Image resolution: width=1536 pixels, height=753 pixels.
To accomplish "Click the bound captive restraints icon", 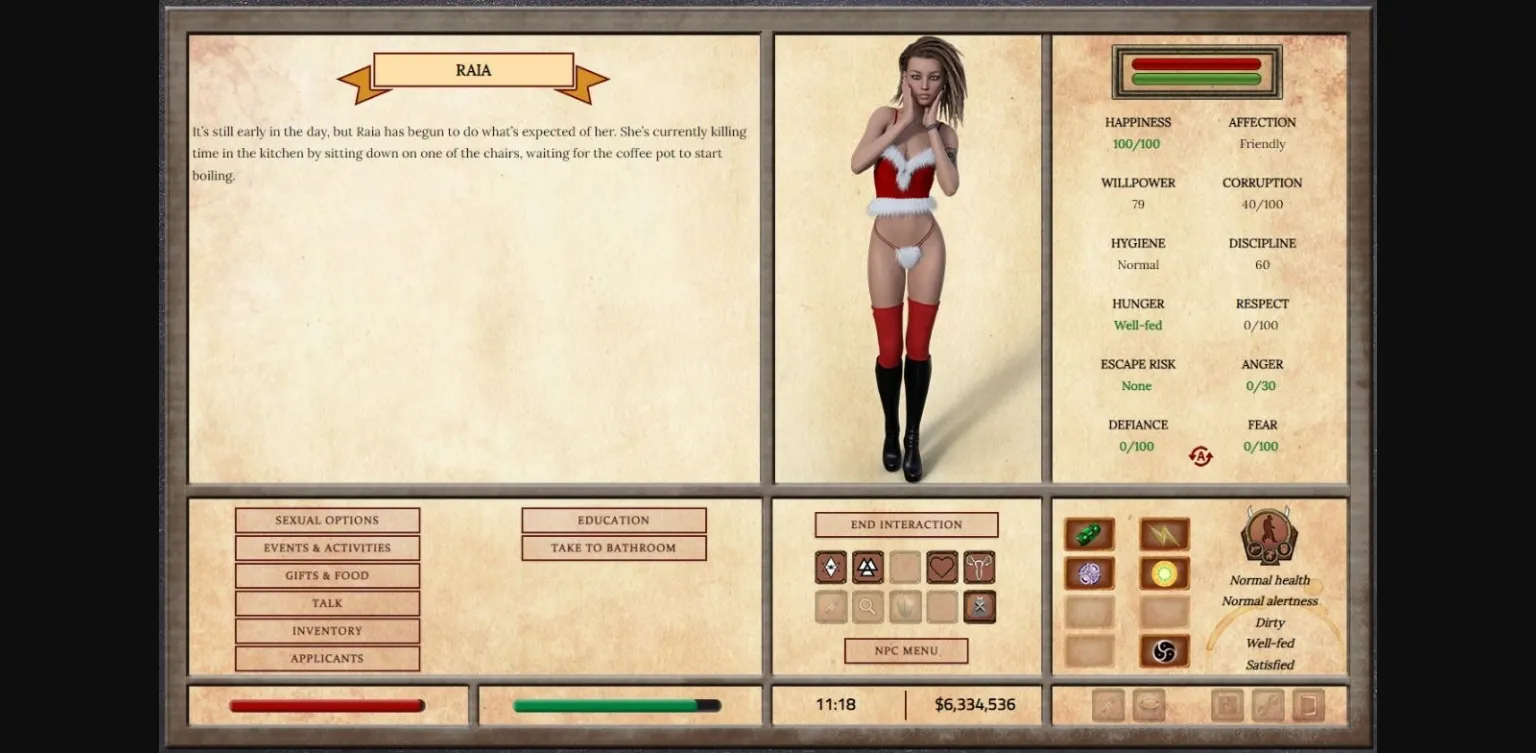I will click(x=979, y=606).
